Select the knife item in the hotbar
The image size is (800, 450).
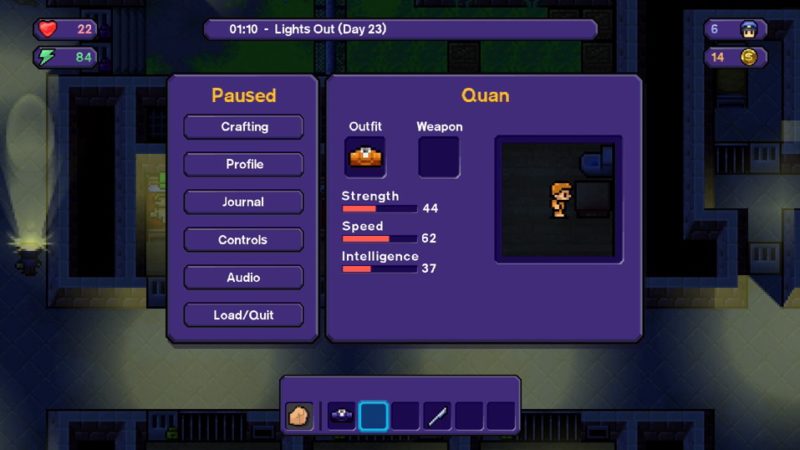click(x=437, y=416)
